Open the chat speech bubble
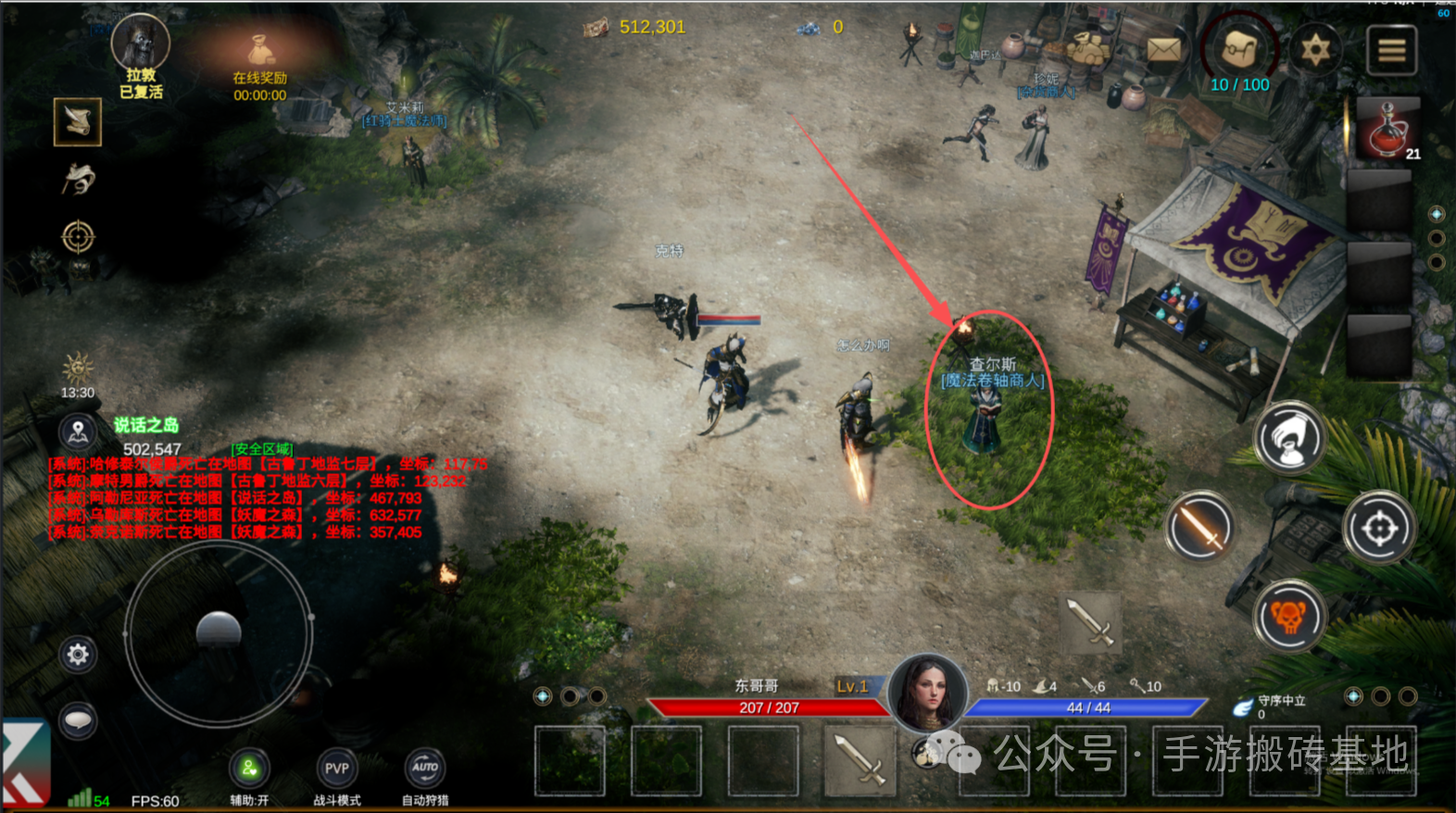 (78, 720)
